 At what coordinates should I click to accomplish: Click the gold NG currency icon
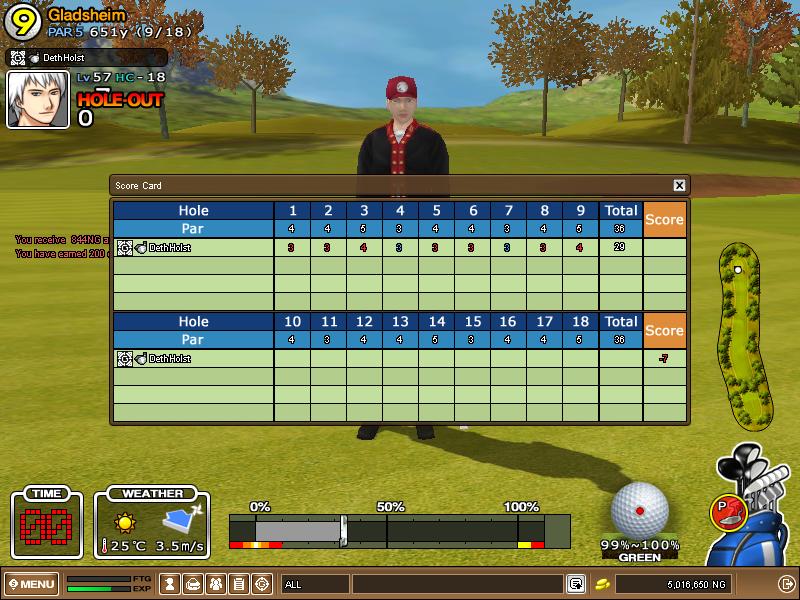[x=603, y=583]
